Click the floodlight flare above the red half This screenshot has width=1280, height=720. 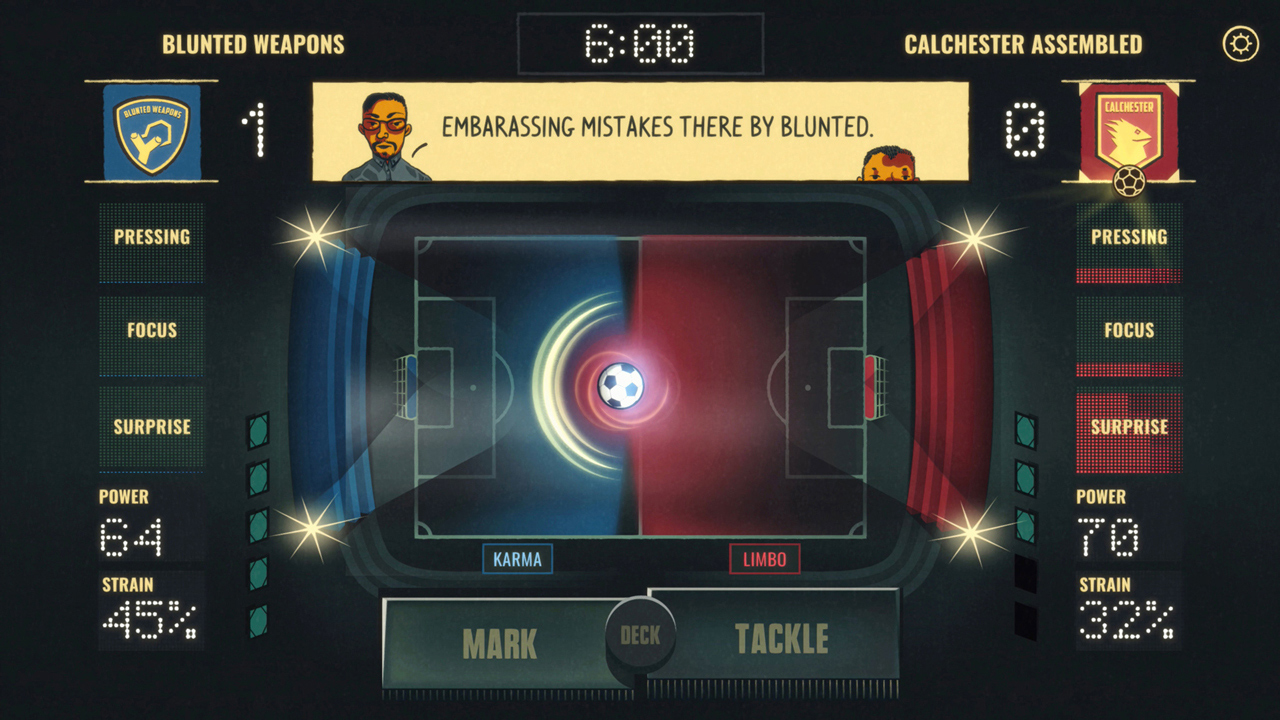(972, 240)
